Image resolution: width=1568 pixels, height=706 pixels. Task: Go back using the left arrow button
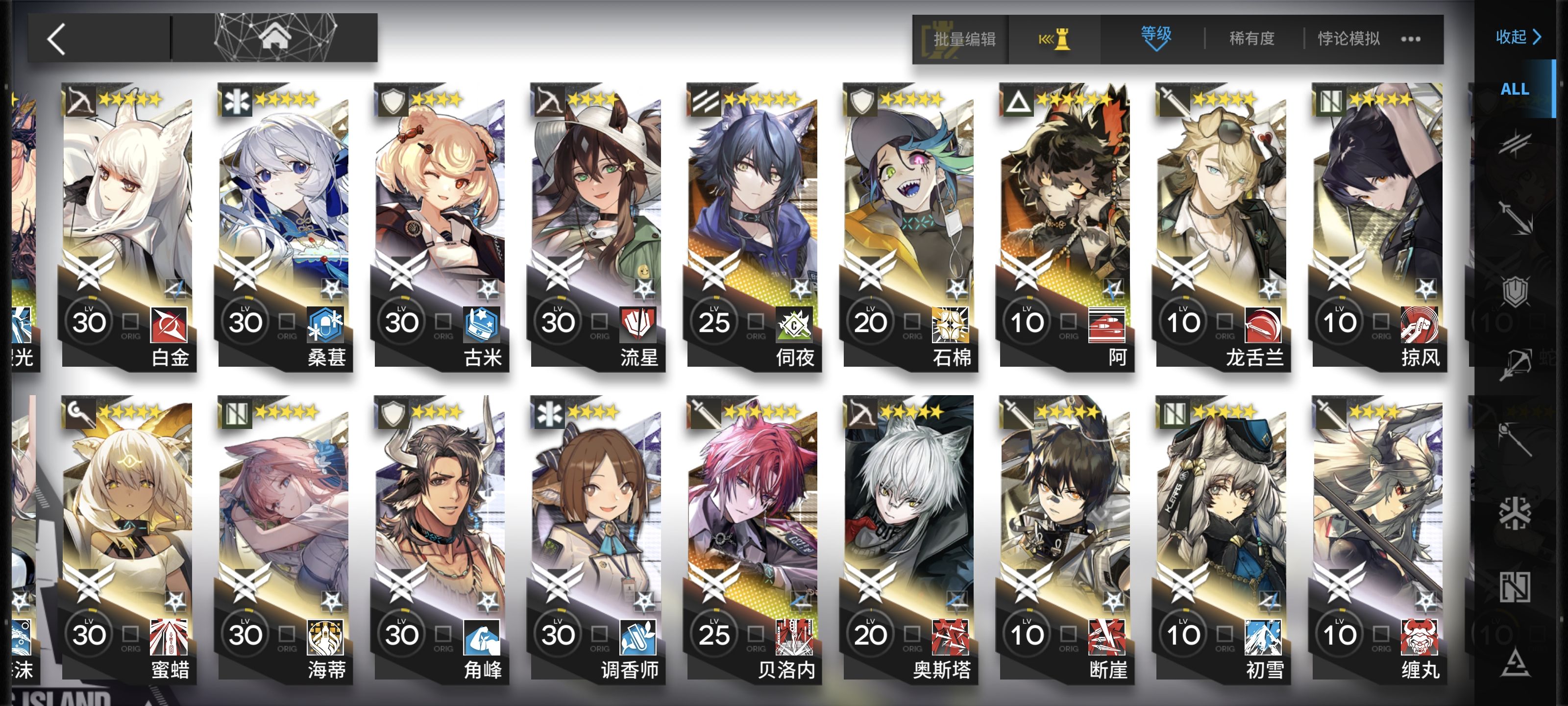[x=57, y=40]
